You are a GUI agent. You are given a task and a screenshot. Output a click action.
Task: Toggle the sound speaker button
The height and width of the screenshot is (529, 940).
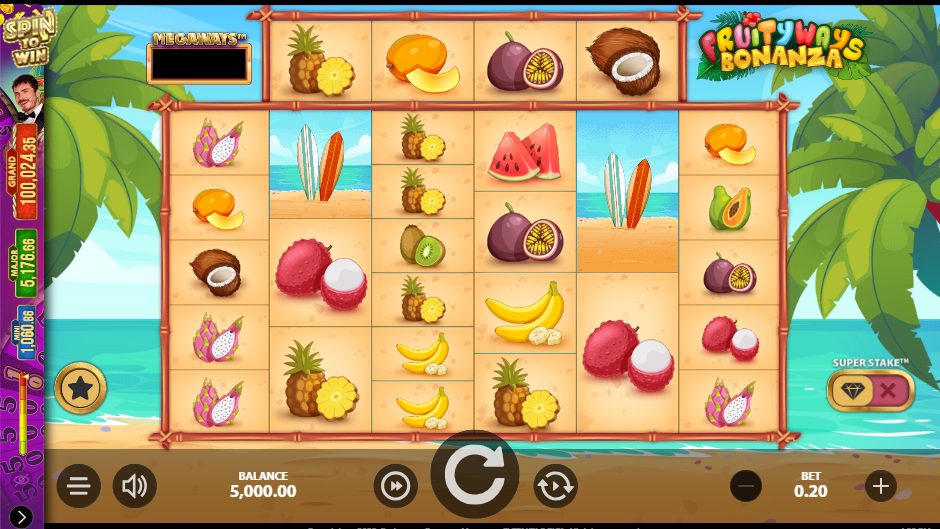(x=134, y=487)
